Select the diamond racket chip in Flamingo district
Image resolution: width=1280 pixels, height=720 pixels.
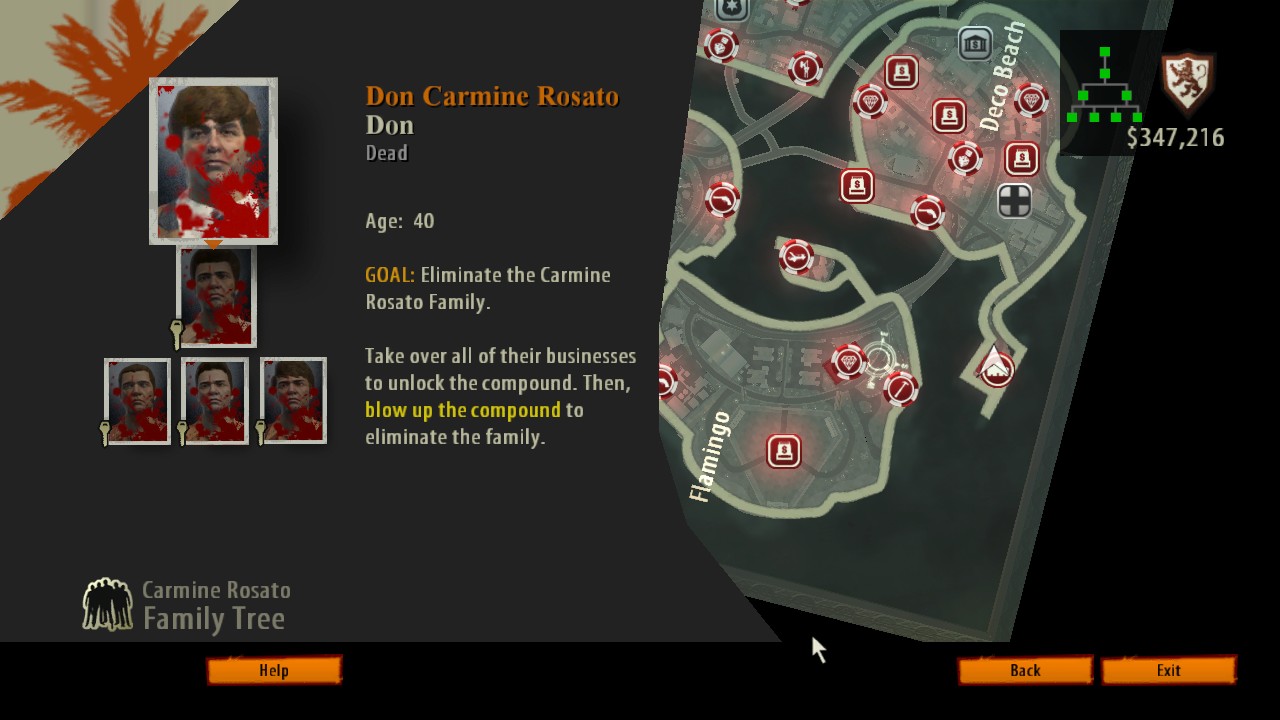click(x=848, y=361)
